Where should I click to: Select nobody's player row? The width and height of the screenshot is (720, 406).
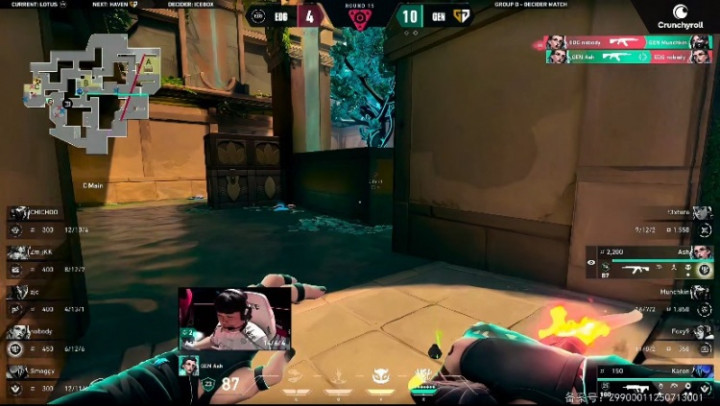coord(45,339)
